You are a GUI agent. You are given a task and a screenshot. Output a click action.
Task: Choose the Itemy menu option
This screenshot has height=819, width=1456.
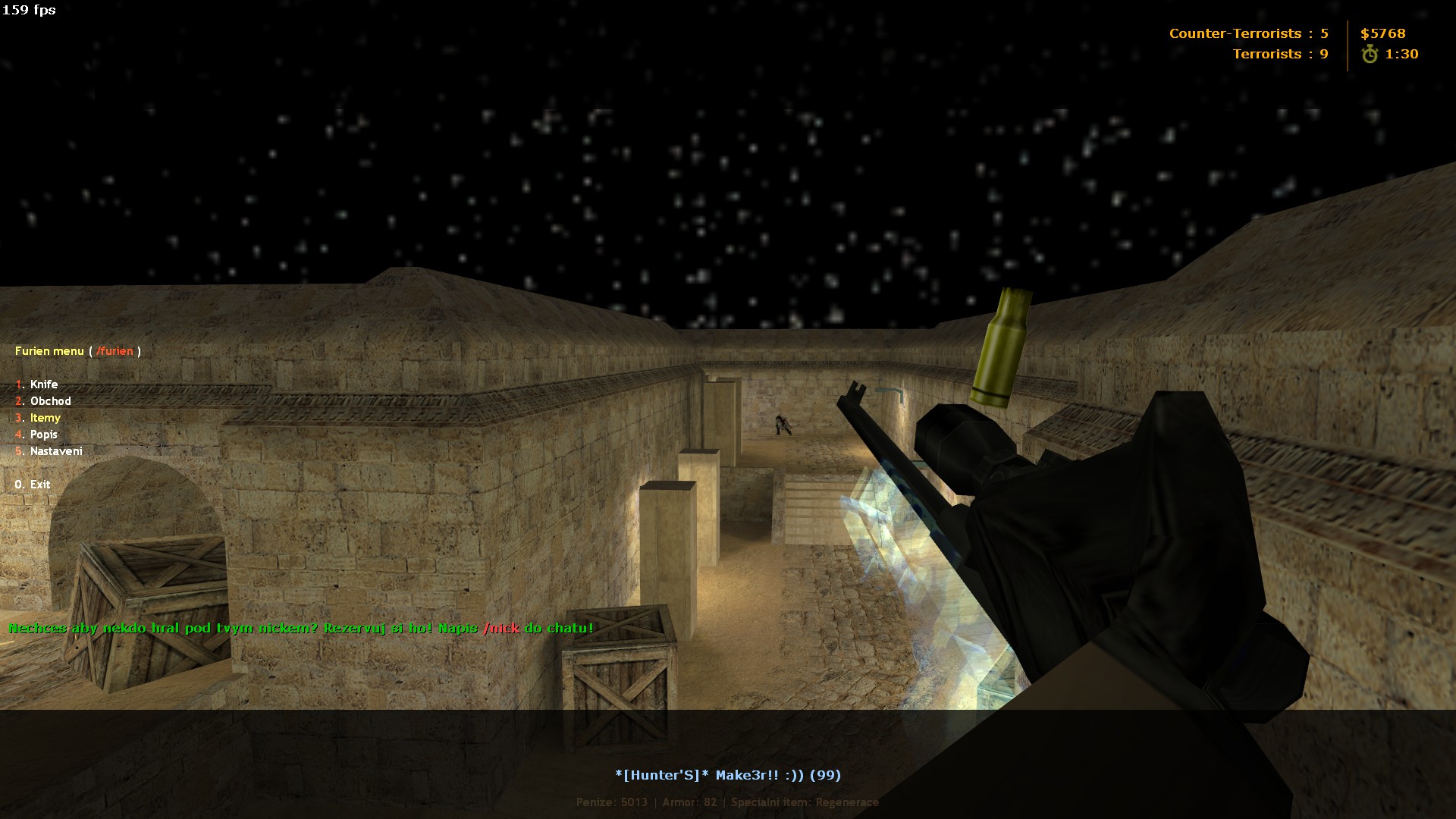tap(45, 418)
